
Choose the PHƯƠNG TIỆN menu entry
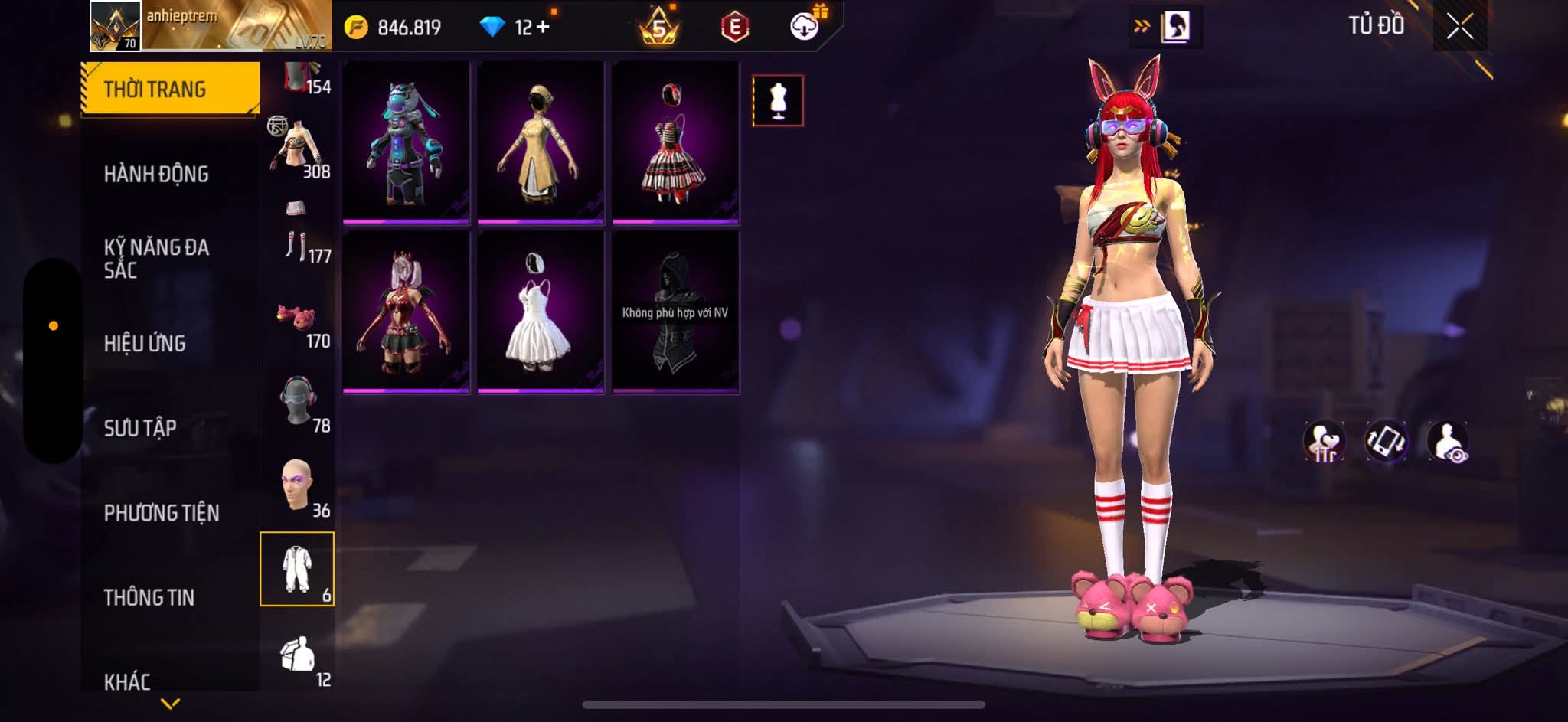coord(161,512)
